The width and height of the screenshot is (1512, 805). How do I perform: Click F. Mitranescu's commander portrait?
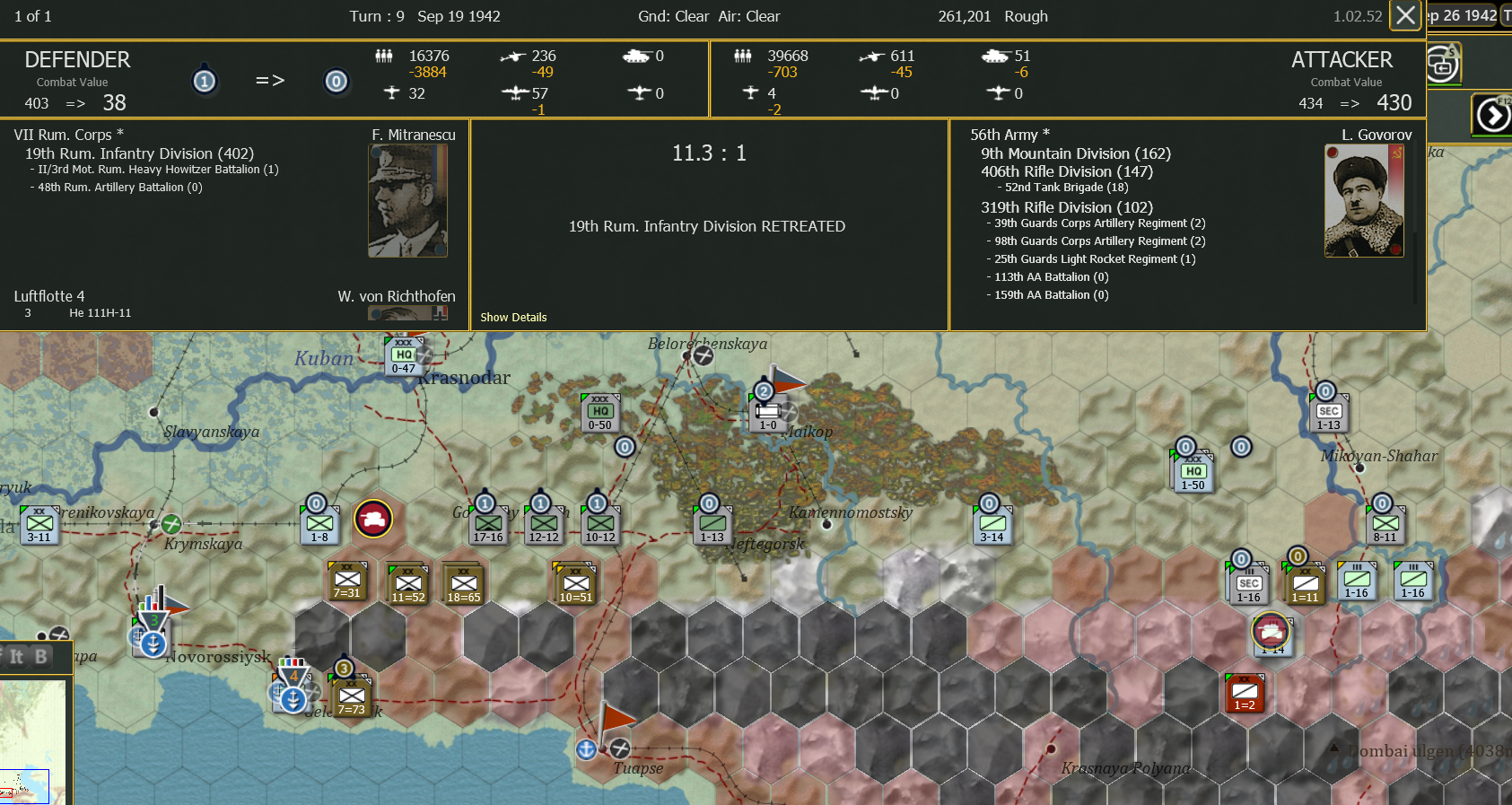[x=407, y=200]
